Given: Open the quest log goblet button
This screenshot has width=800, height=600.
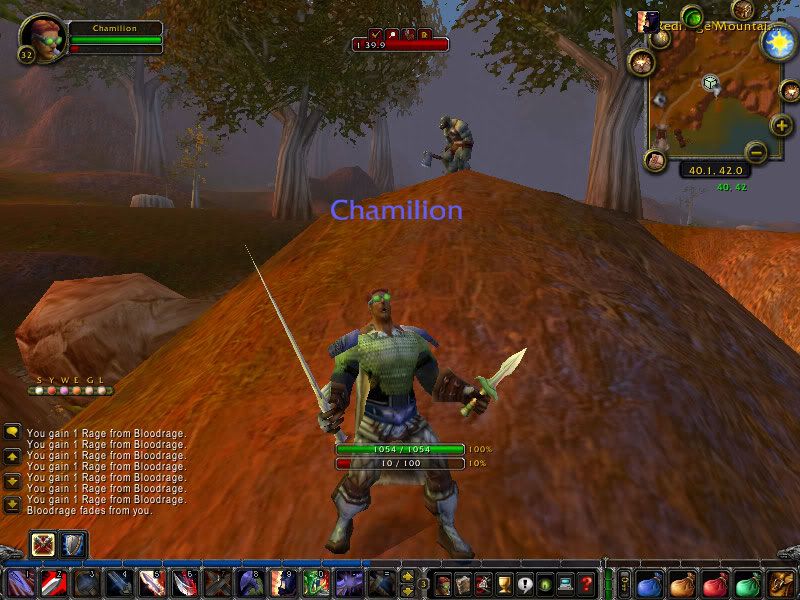Looking at the screenshot, I should 505,582.
